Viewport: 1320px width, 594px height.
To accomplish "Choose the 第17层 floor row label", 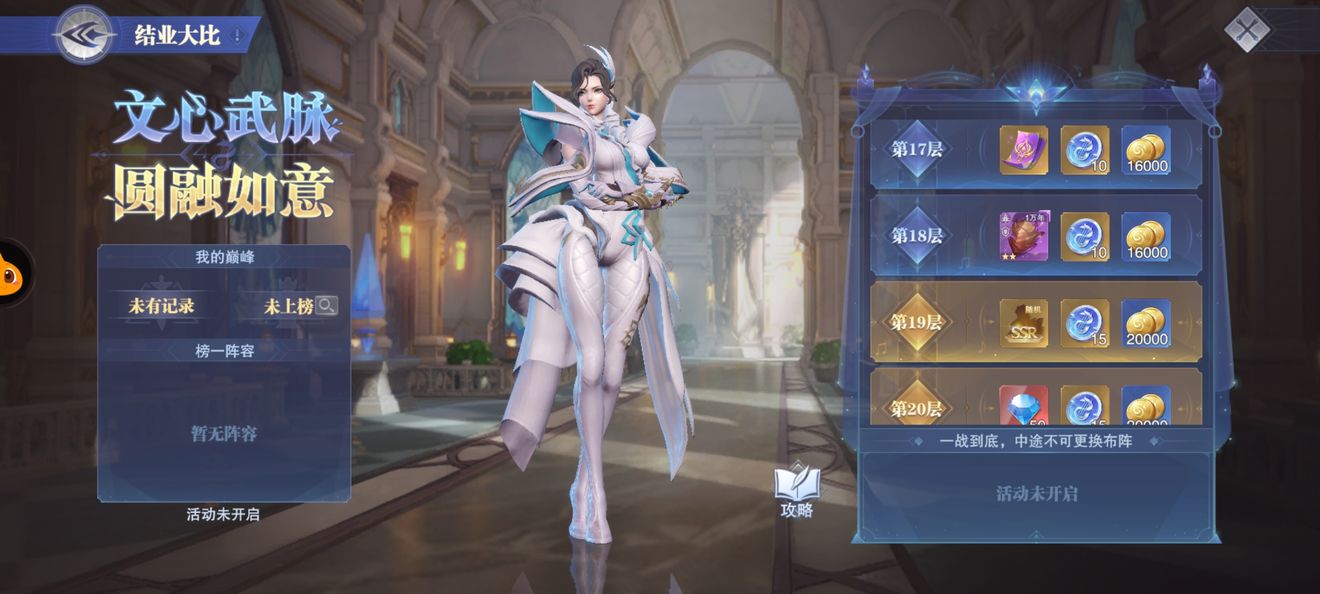I will [917, 150].
